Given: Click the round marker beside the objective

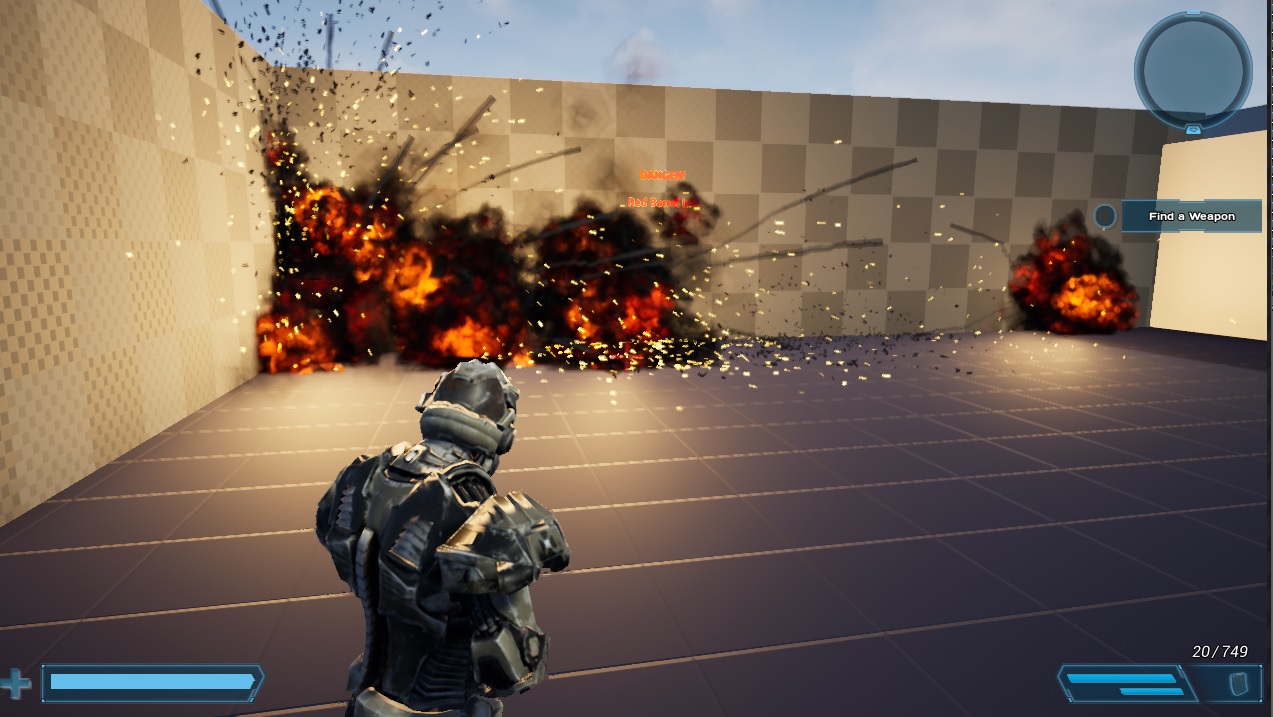Looking at the screenshot, I should click(1105, 216).
